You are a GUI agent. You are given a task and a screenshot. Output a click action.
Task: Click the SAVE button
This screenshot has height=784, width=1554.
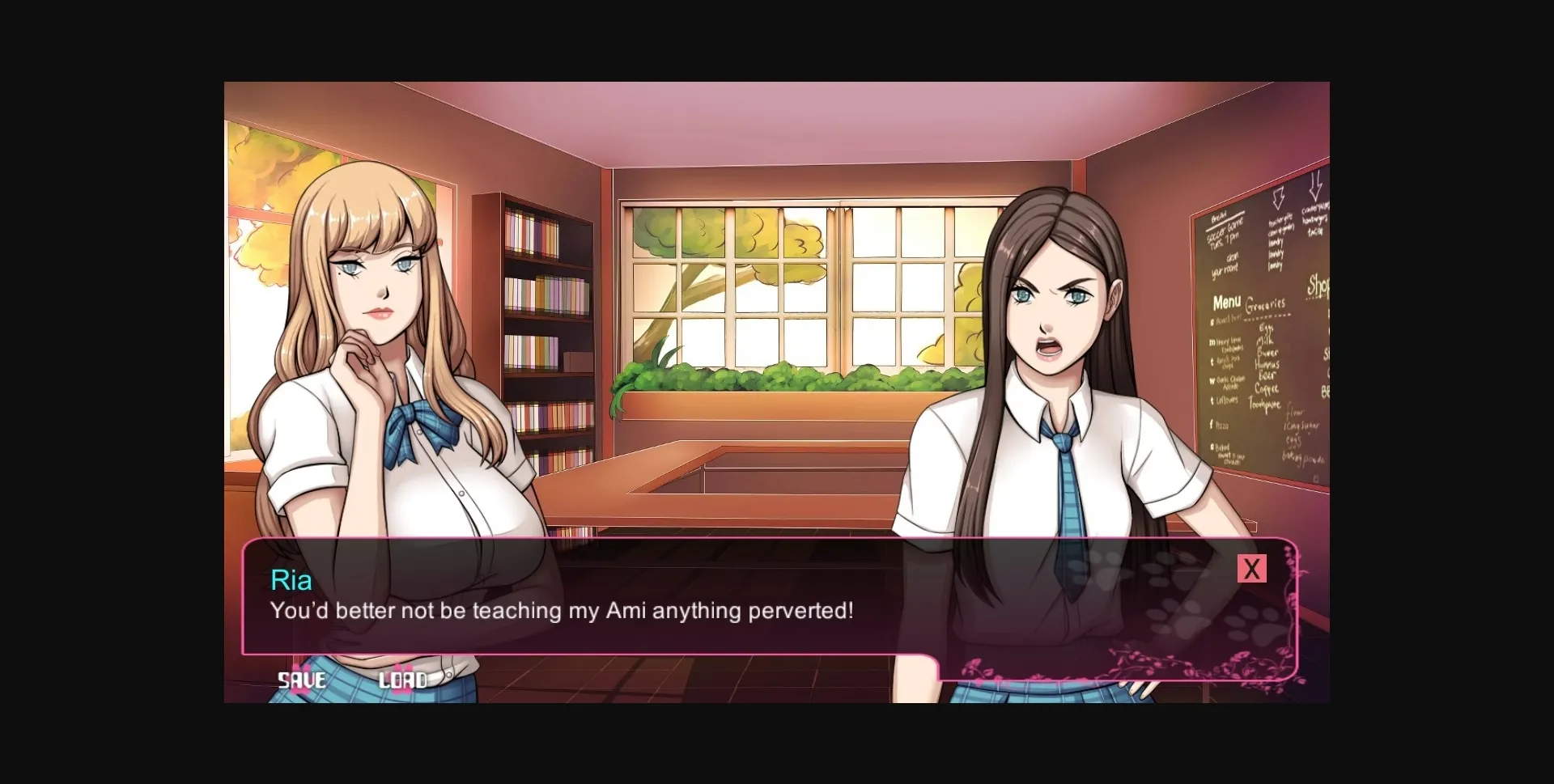pyautogui.click(x=303, y=680)
